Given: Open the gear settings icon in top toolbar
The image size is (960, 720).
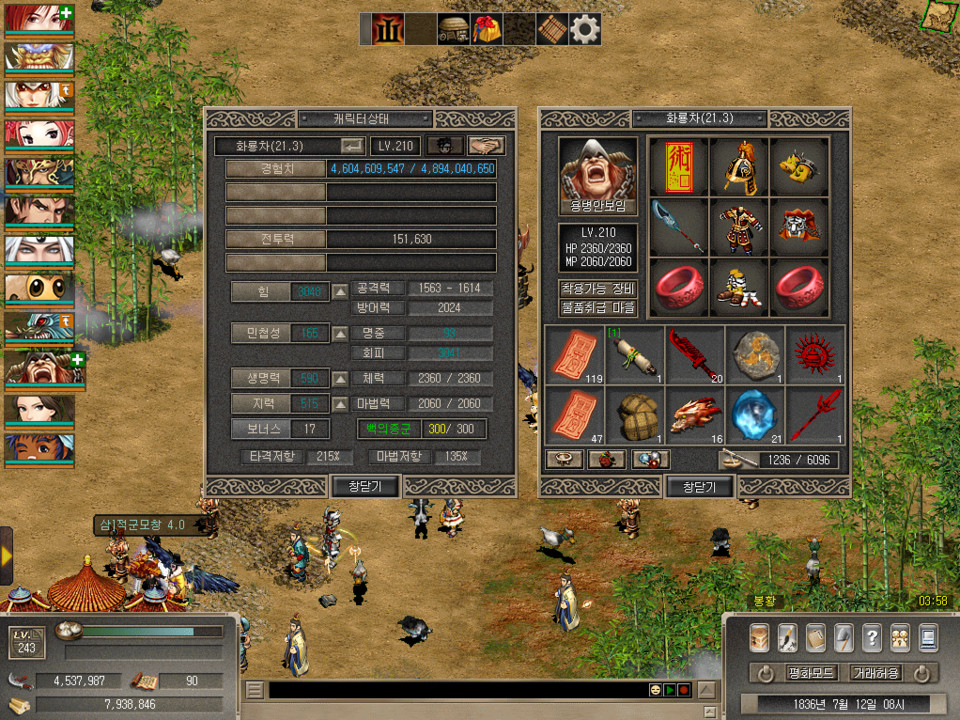Looking at the screenshot, I should click(585, 29).
